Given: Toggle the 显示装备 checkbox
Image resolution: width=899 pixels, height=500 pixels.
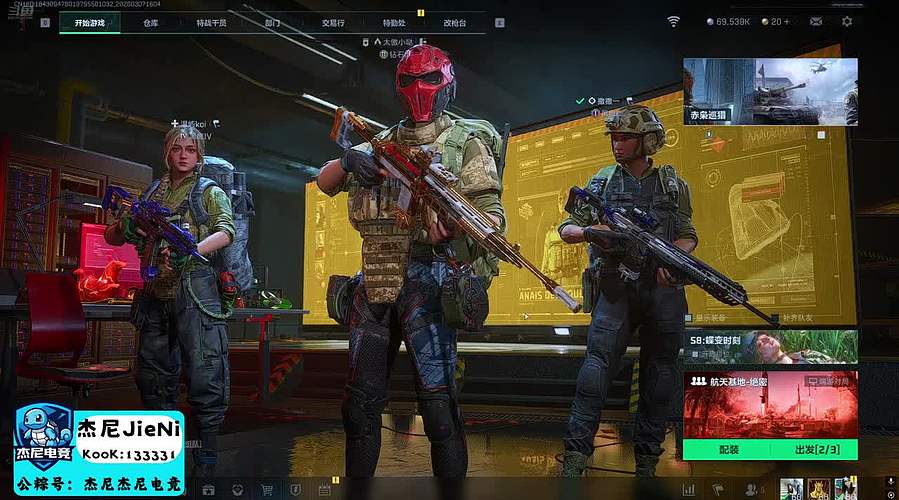Looking at the screenshot, I should pos(689,318).
